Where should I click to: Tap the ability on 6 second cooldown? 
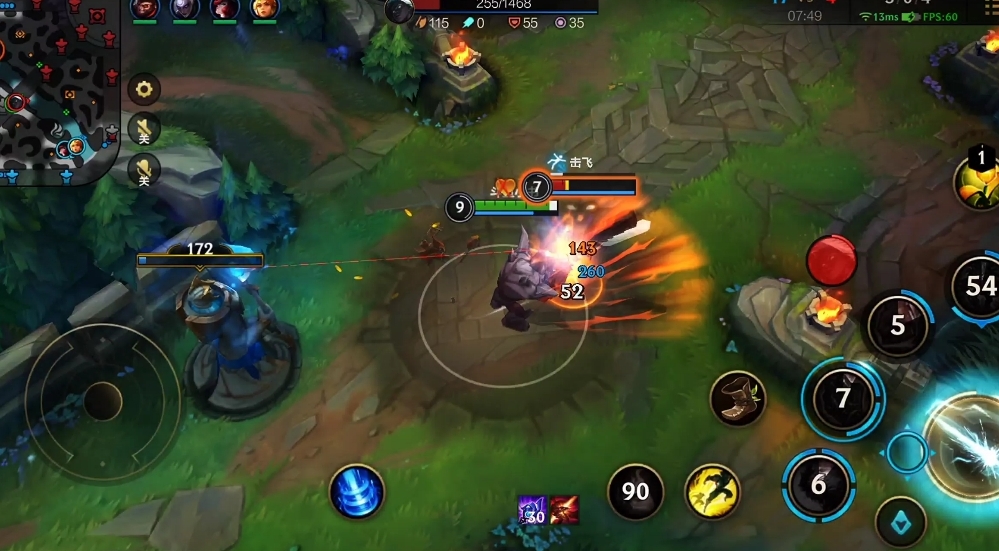[x=819, y=485]
